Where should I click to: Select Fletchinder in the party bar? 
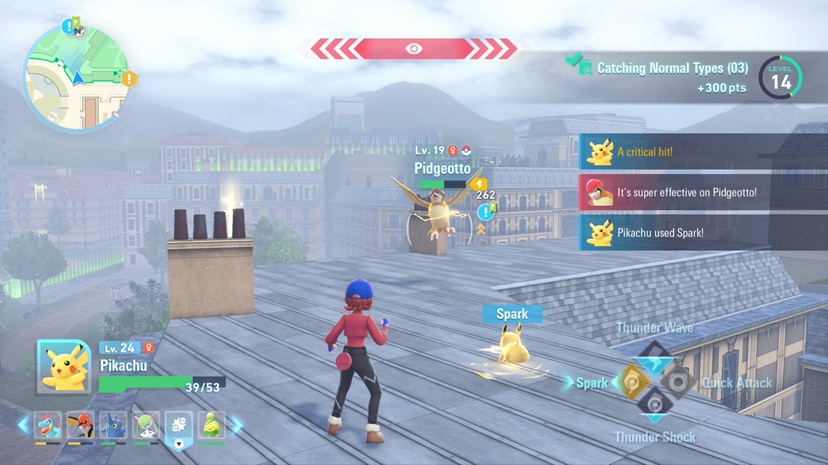click(80, 425)
